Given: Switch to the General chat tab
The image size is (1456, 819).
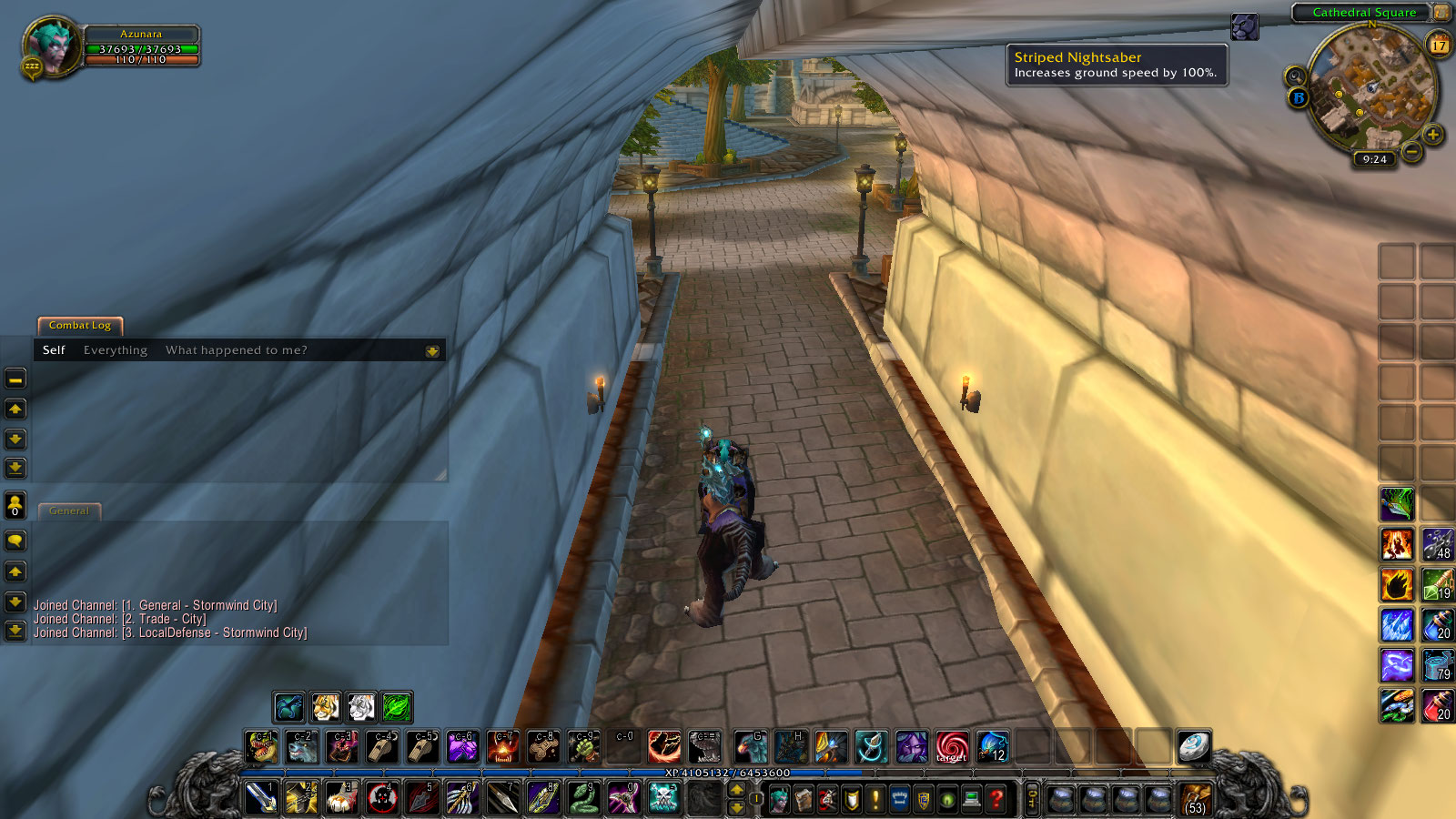Looking at the screenshot, I should pyautogui.click(x=69, y=511).
